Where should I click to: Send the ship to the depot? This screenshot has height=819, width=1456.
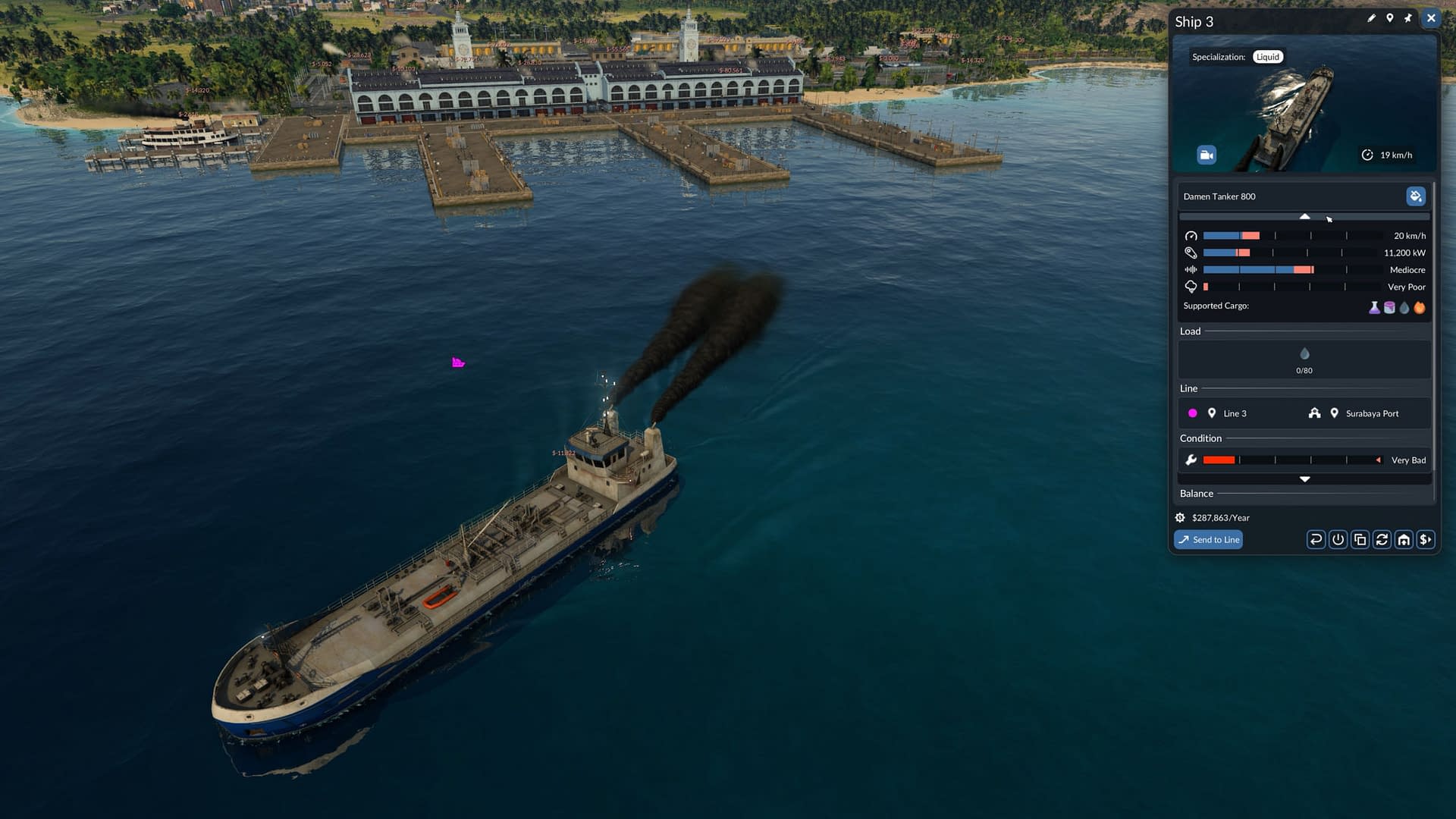pyautogui.click(x=1404, y=540)
